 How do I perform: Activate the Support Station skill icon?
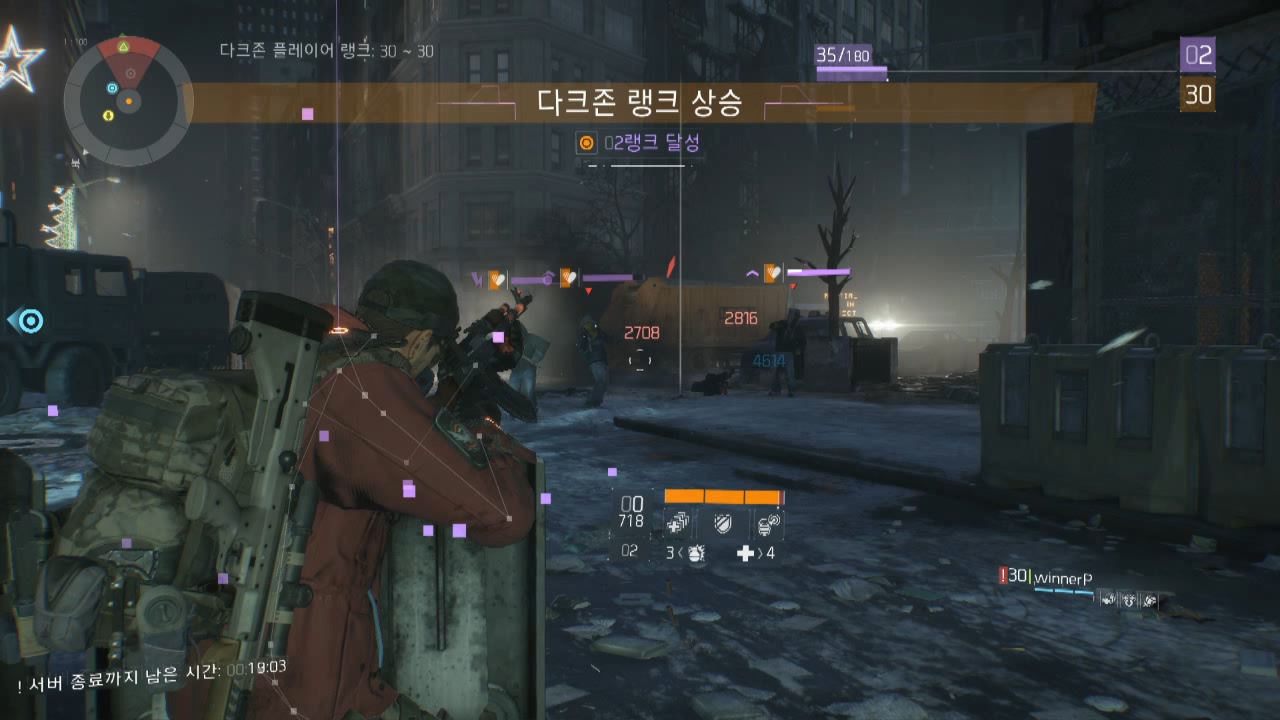(767, 523)
